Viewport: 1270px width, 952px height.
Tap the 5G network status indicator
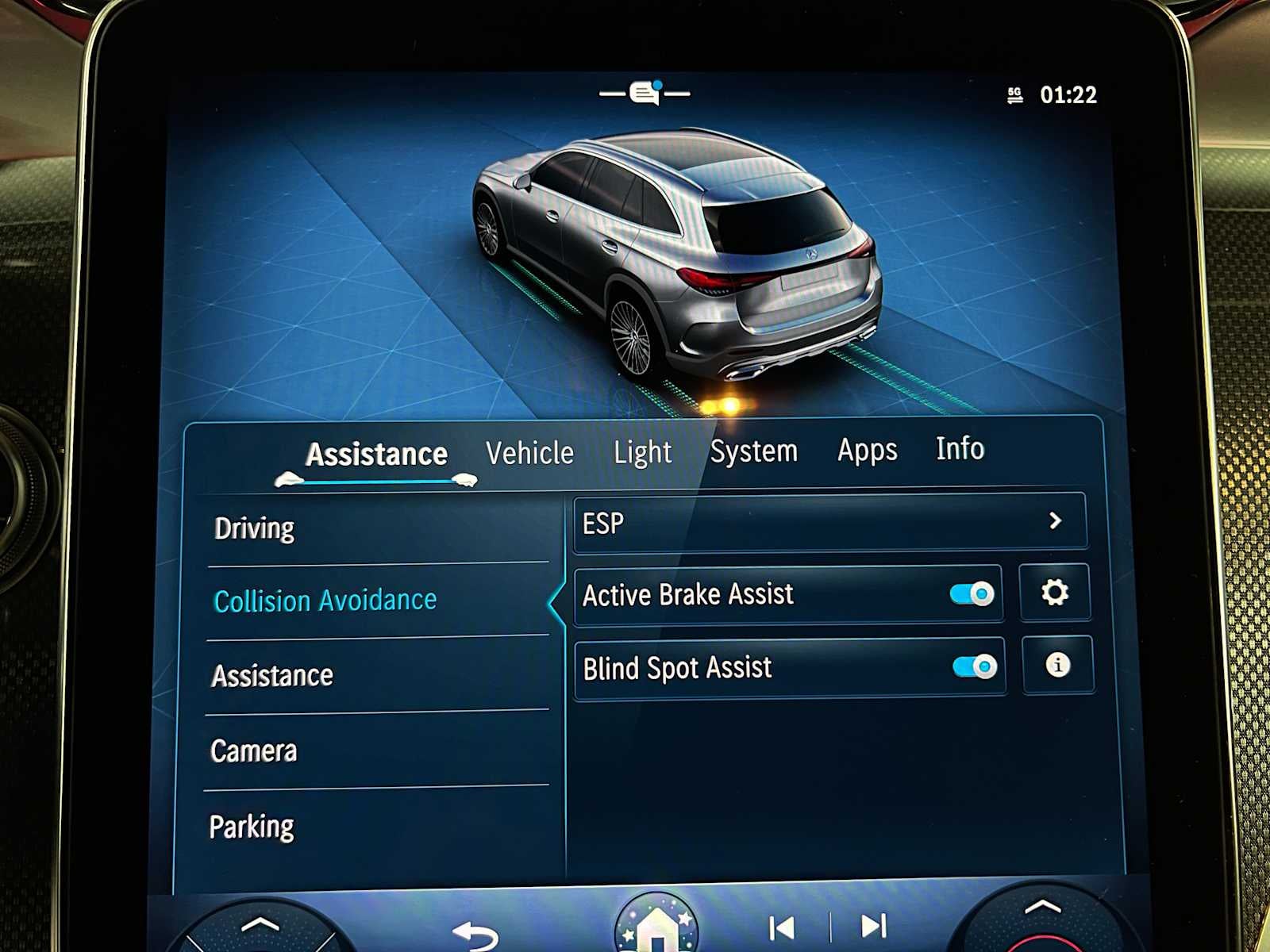1014,94
